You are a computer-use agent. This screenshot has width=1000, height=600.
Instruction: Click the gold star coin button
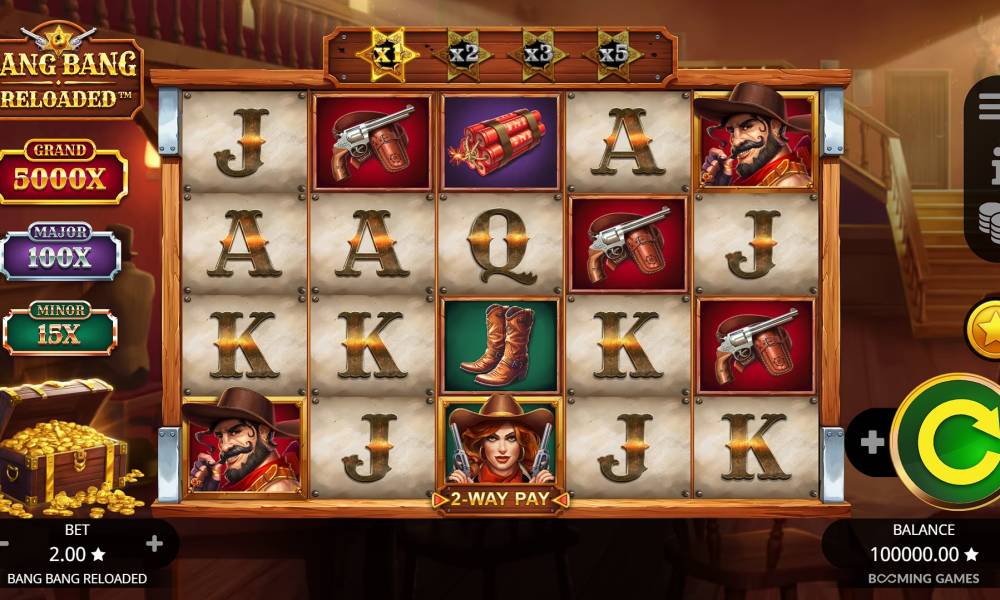[x=986, y=327]
